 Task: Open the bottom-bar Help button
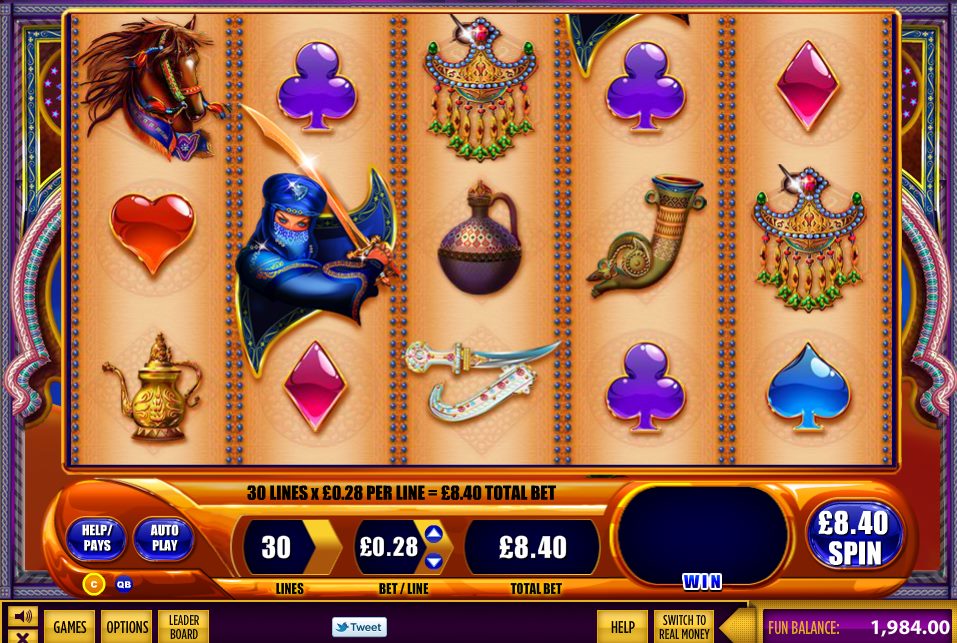tap(622, 627)
